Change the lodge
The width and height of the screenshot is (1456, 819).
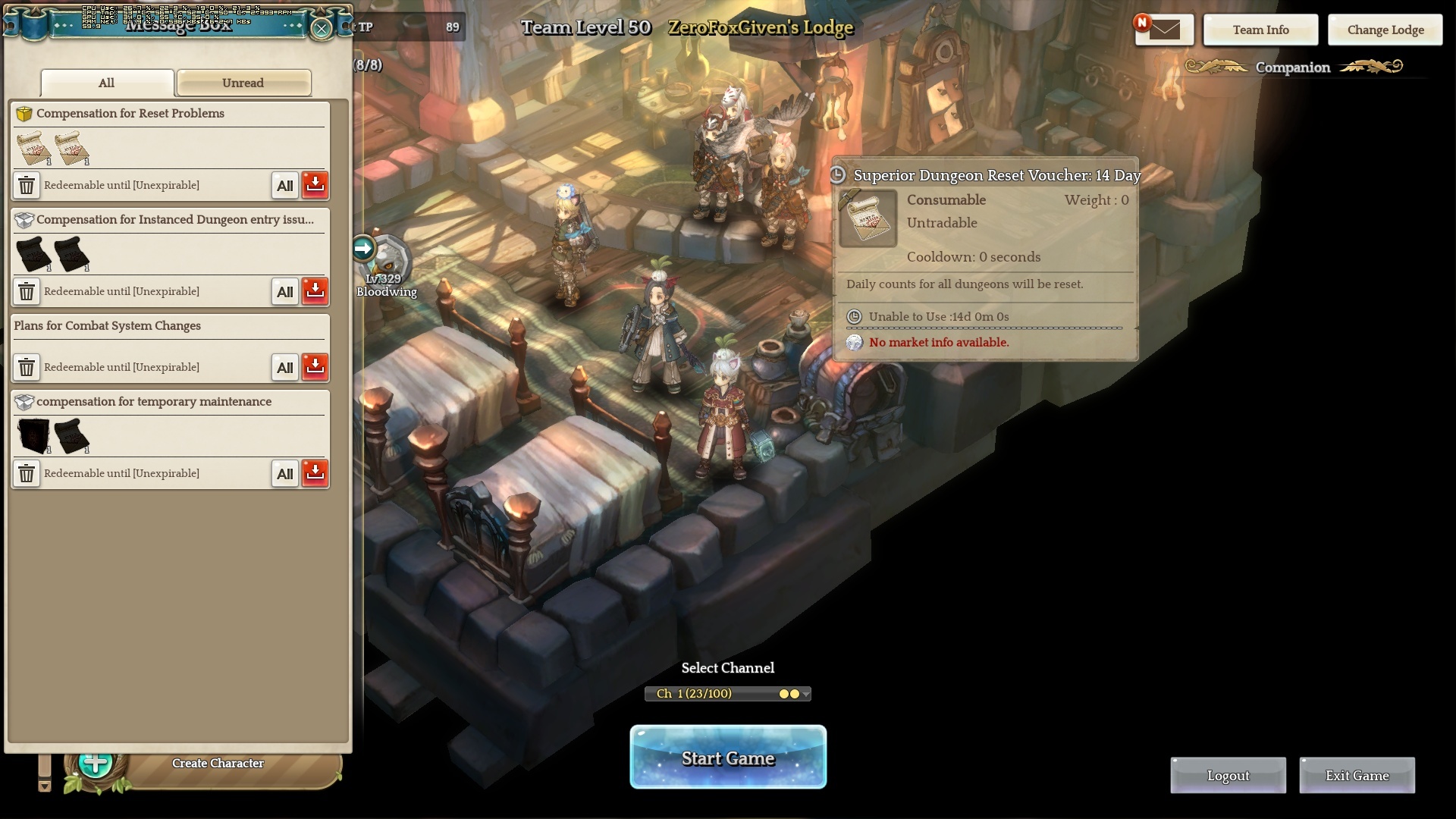[1385, 30]
